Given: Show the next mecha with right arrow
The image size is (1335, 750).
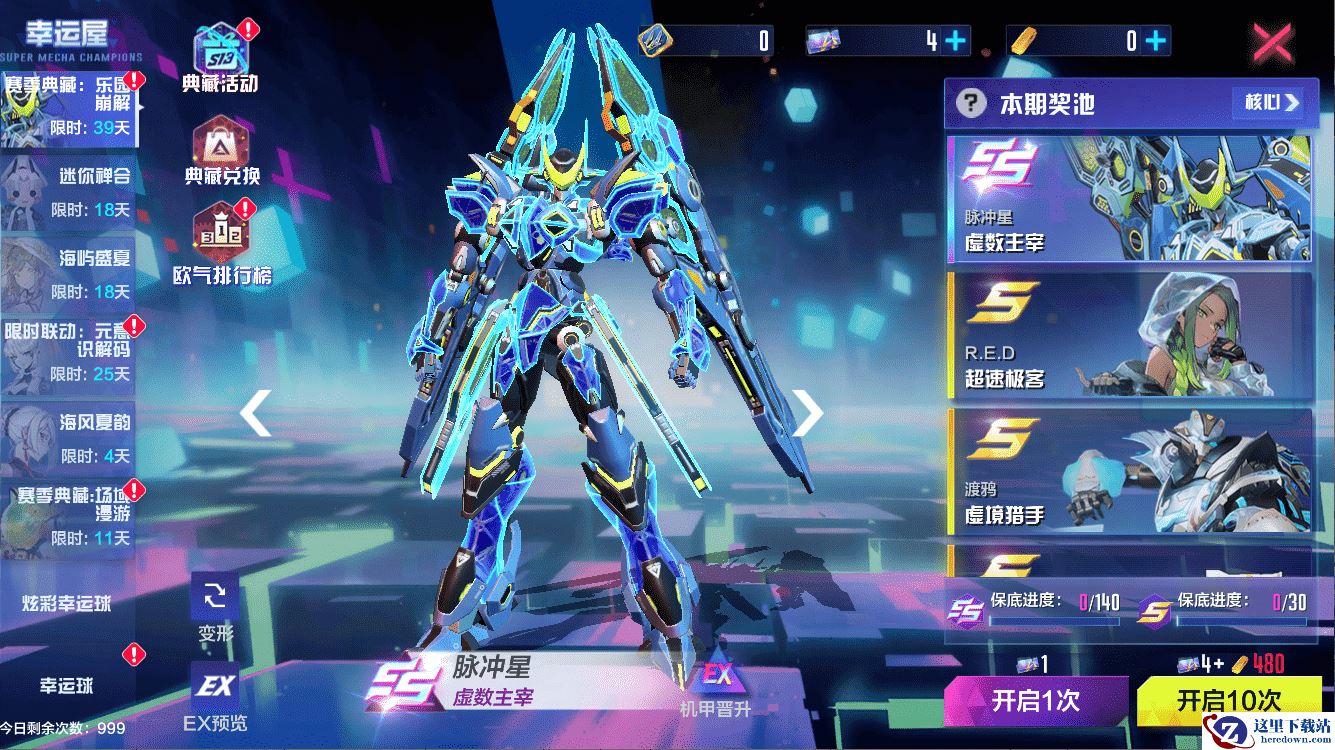Looking at the screenshot, I should pos(806,411).
